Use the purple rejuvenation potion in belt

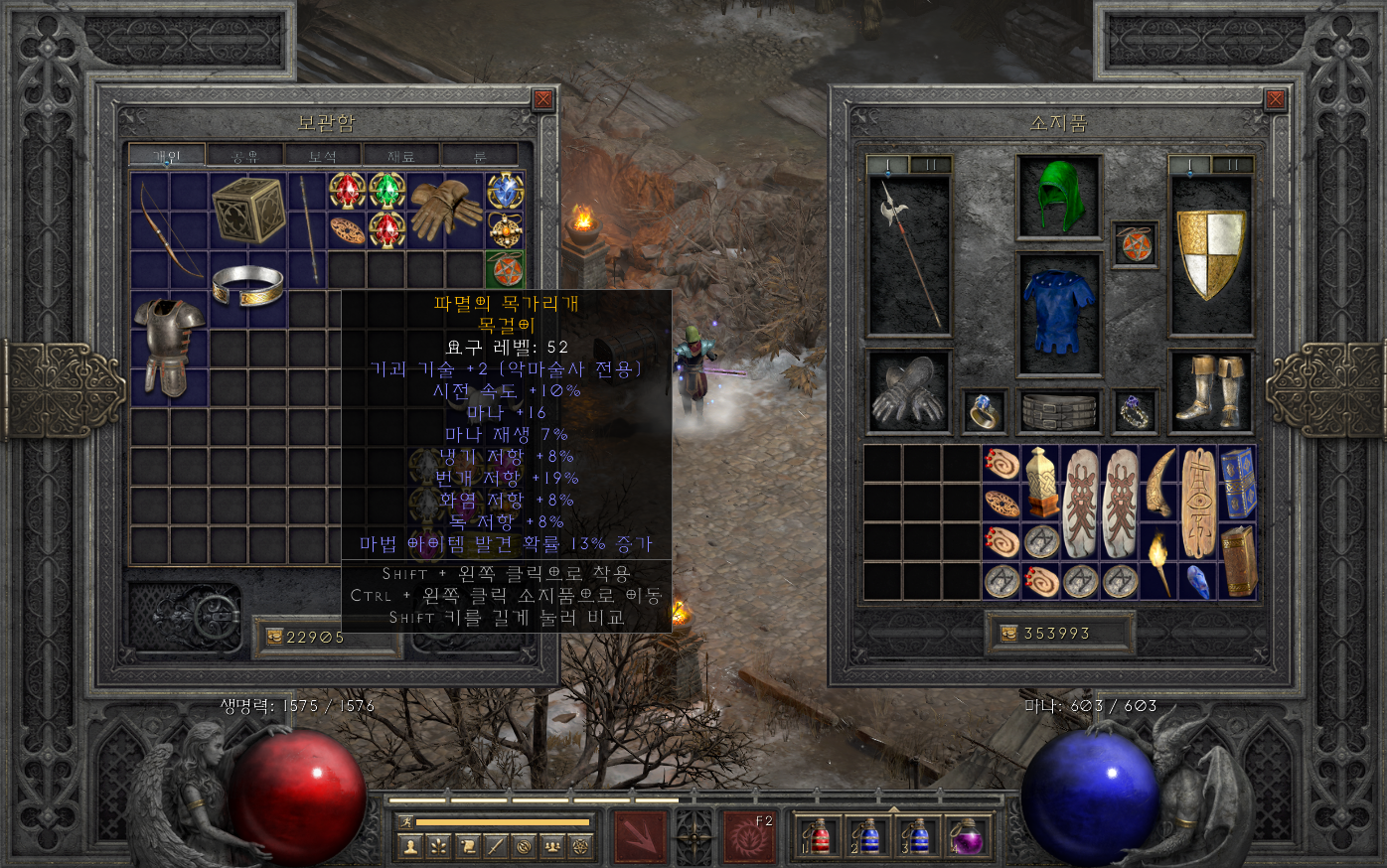click(966, 836)
